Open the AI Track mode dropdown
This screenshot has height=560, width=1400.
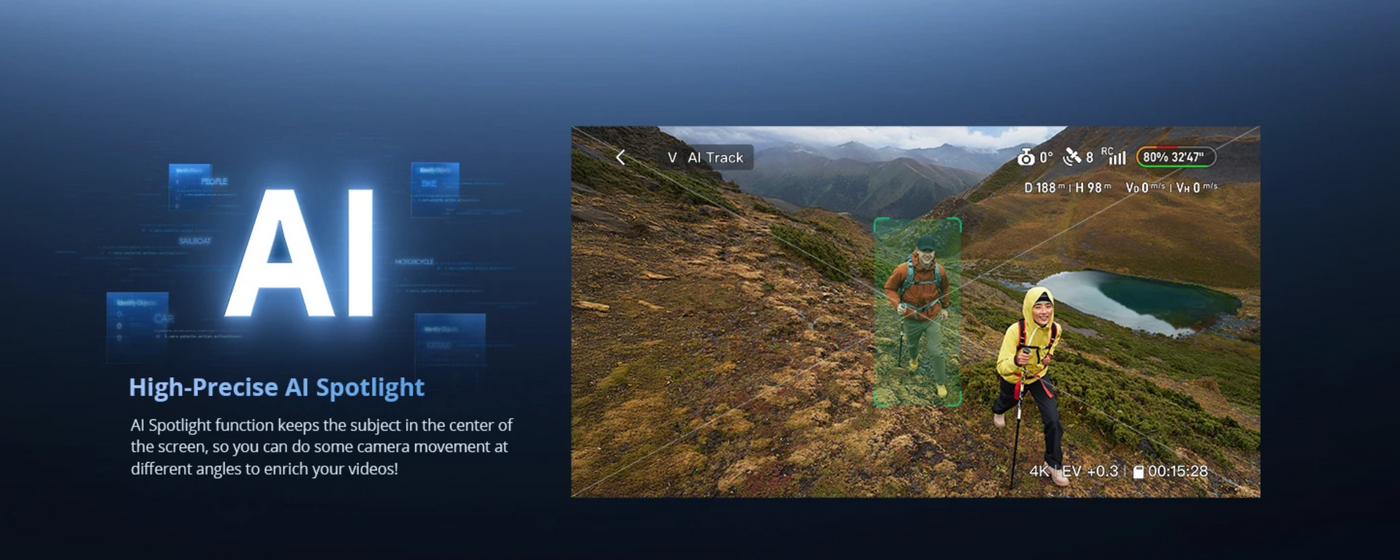point(706,158)
